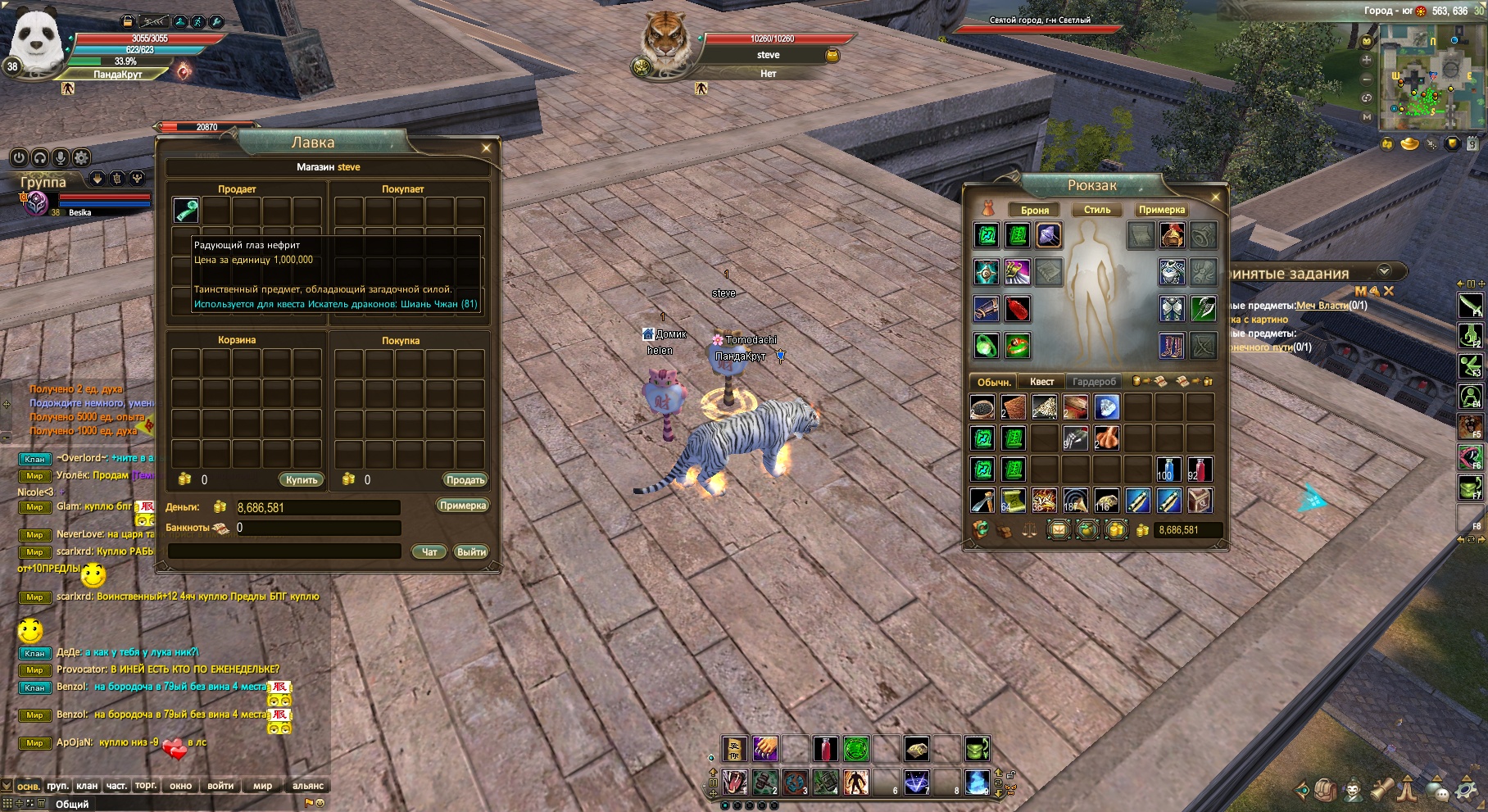Switch chat to the клан channel tab
Viewport: 1488px width, 812px height.
tap(87, 786)
